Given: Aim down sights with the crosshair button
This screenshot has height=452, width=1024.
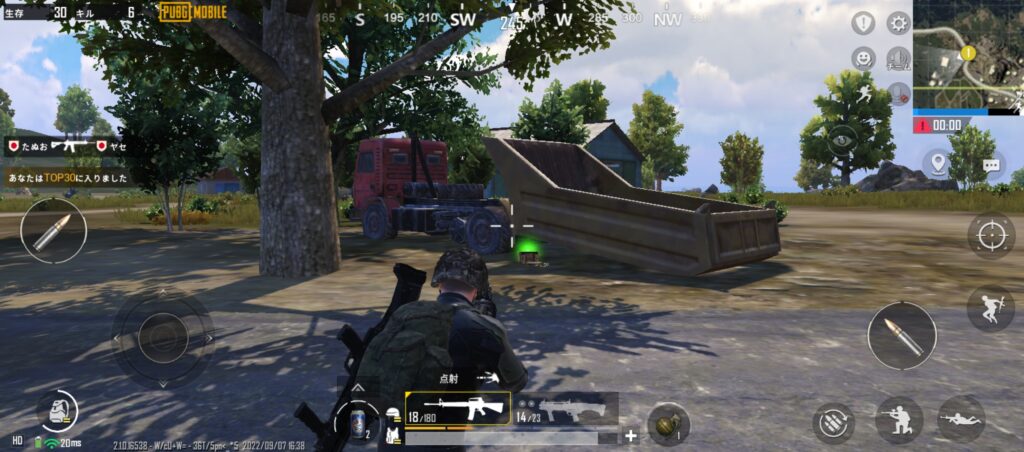Looking at the screenshot, I should 990,236.
